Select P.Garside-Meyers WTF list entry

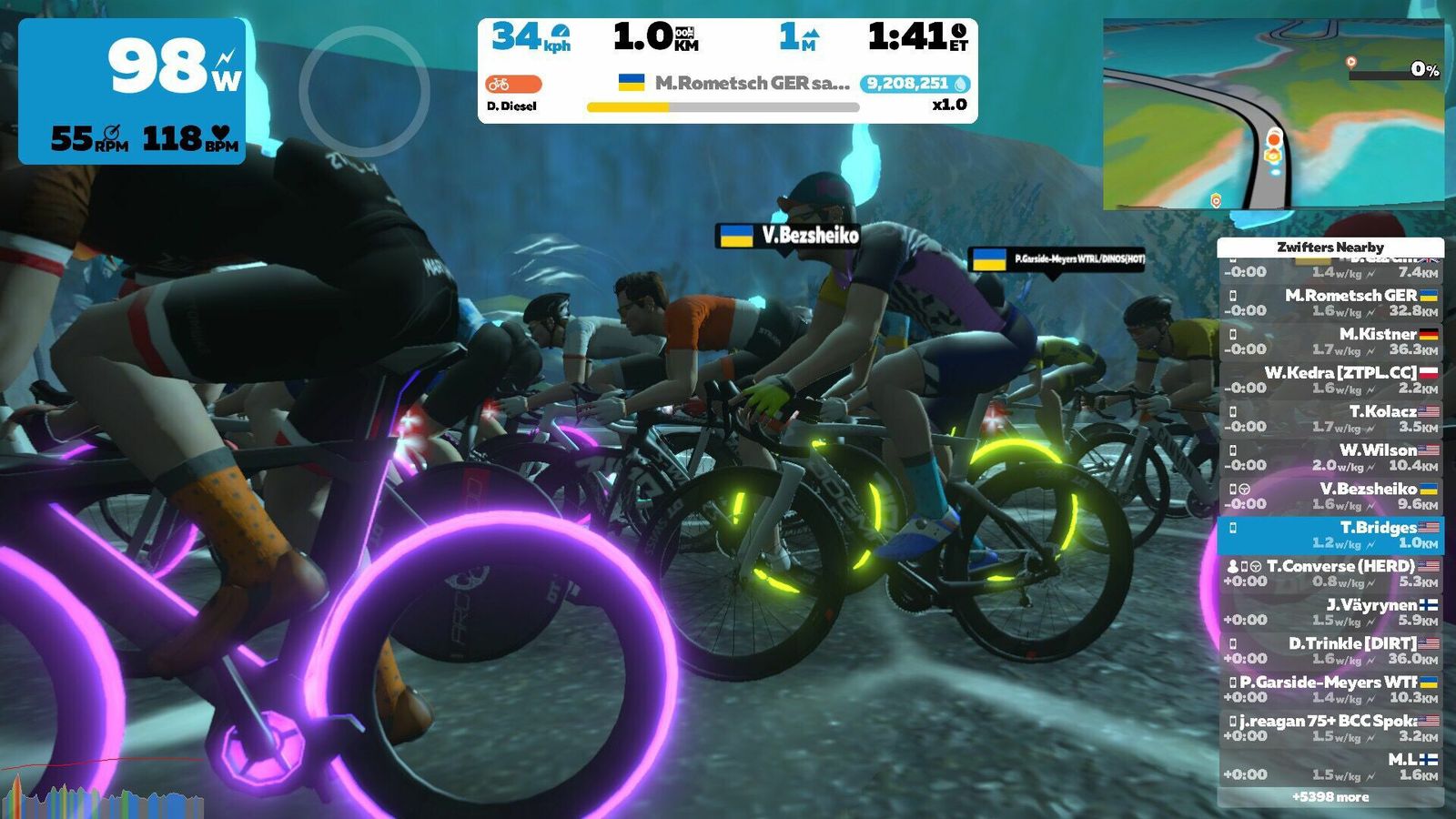(1330, 689)
